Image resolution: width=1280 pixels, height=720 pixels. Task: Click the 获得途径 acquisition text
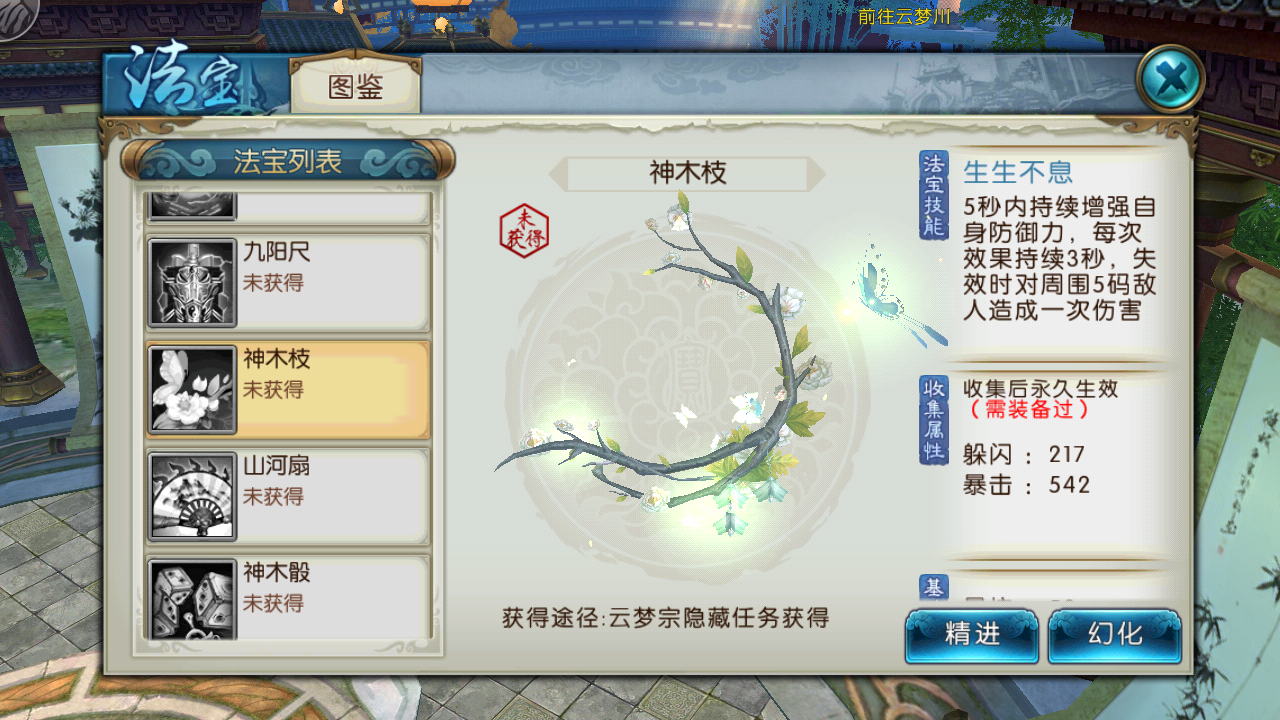pyautogui.click(x=665, y=618)
